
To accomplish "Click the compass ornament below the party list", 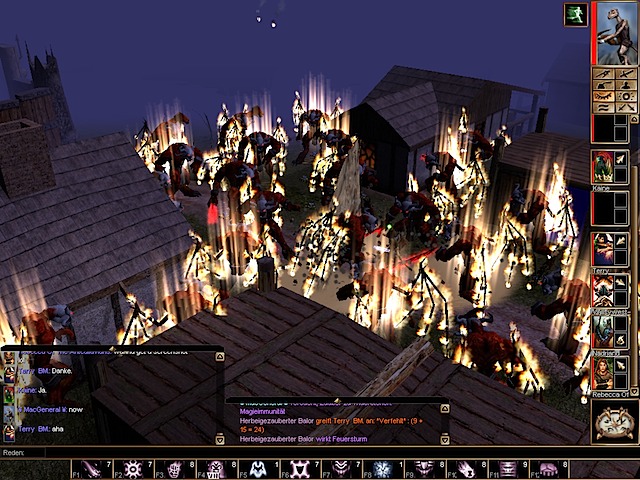I will [x=613, y=422].
